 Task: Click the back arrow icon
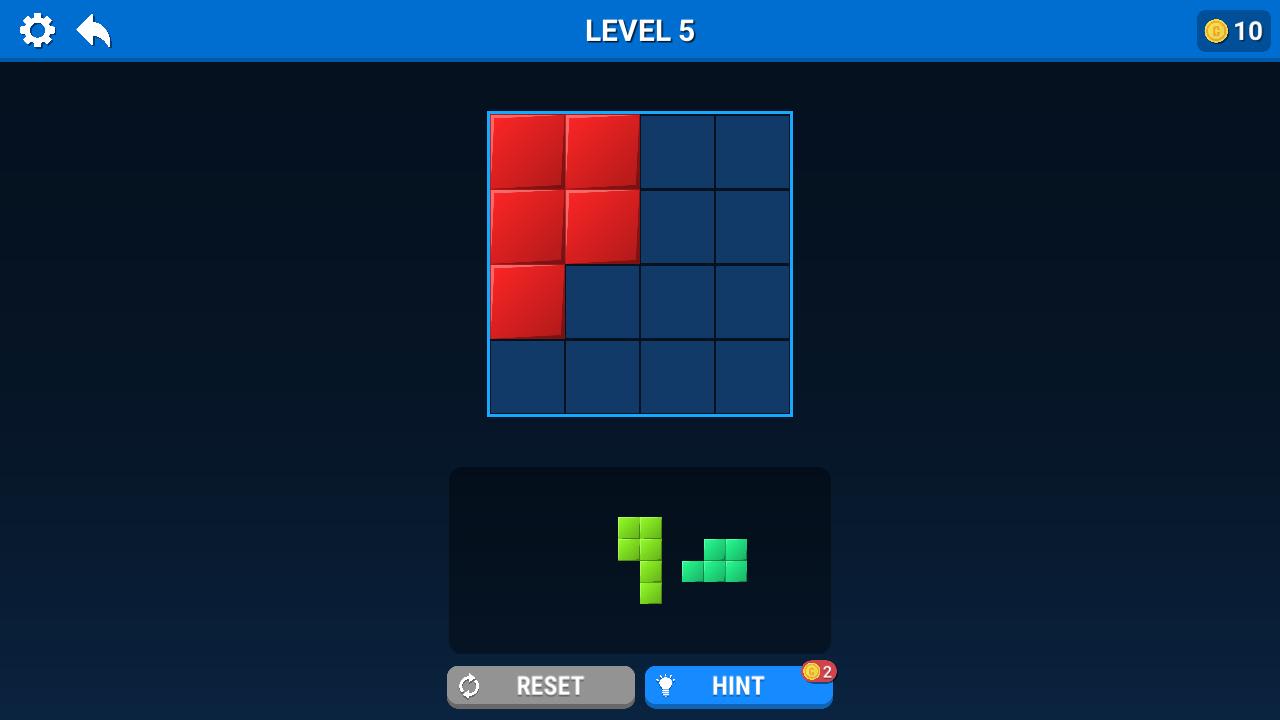tap(93, 30)
